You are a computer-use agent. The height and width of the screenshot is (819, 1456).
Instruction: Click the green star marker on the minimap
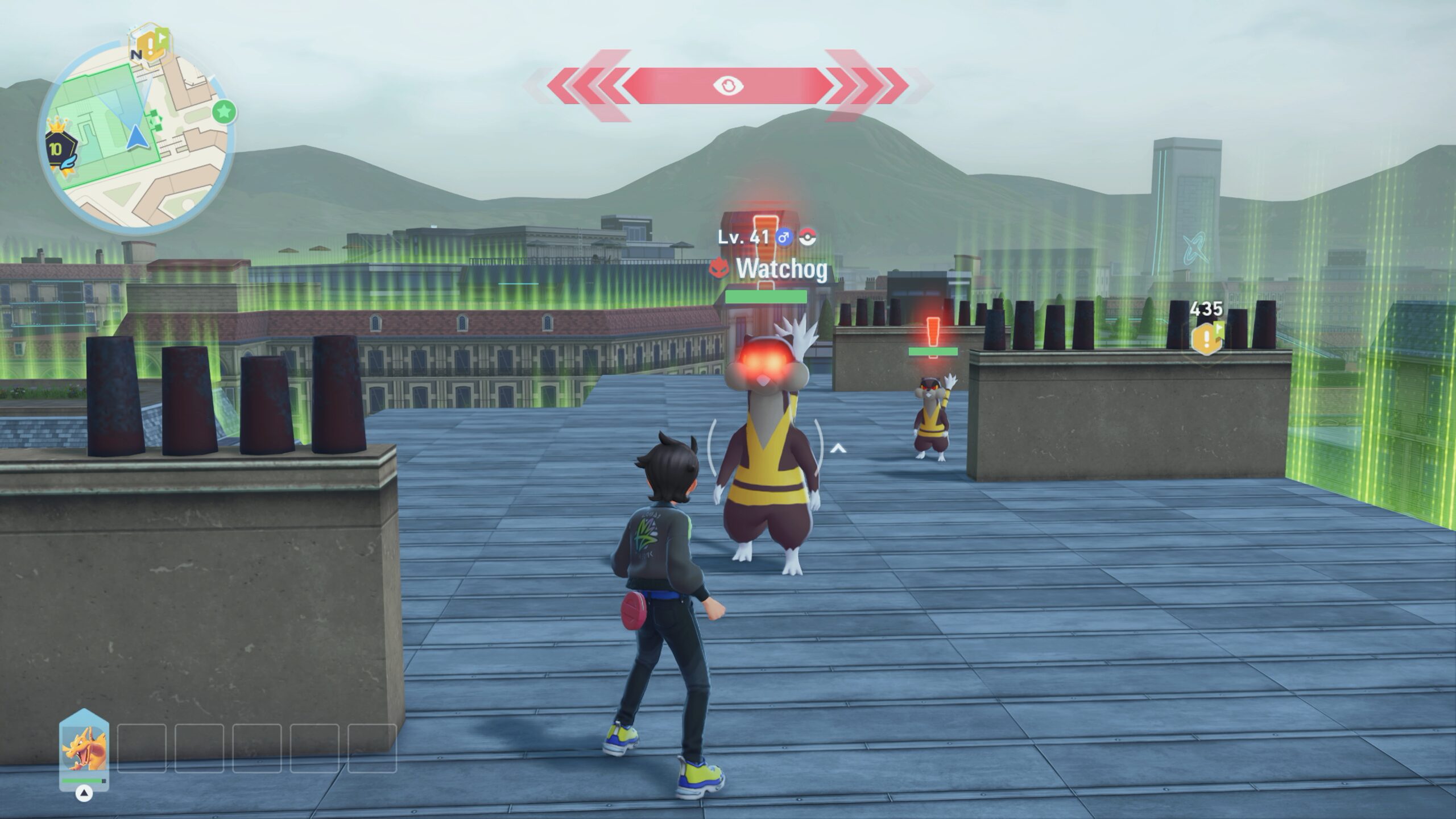click(224, 112)
